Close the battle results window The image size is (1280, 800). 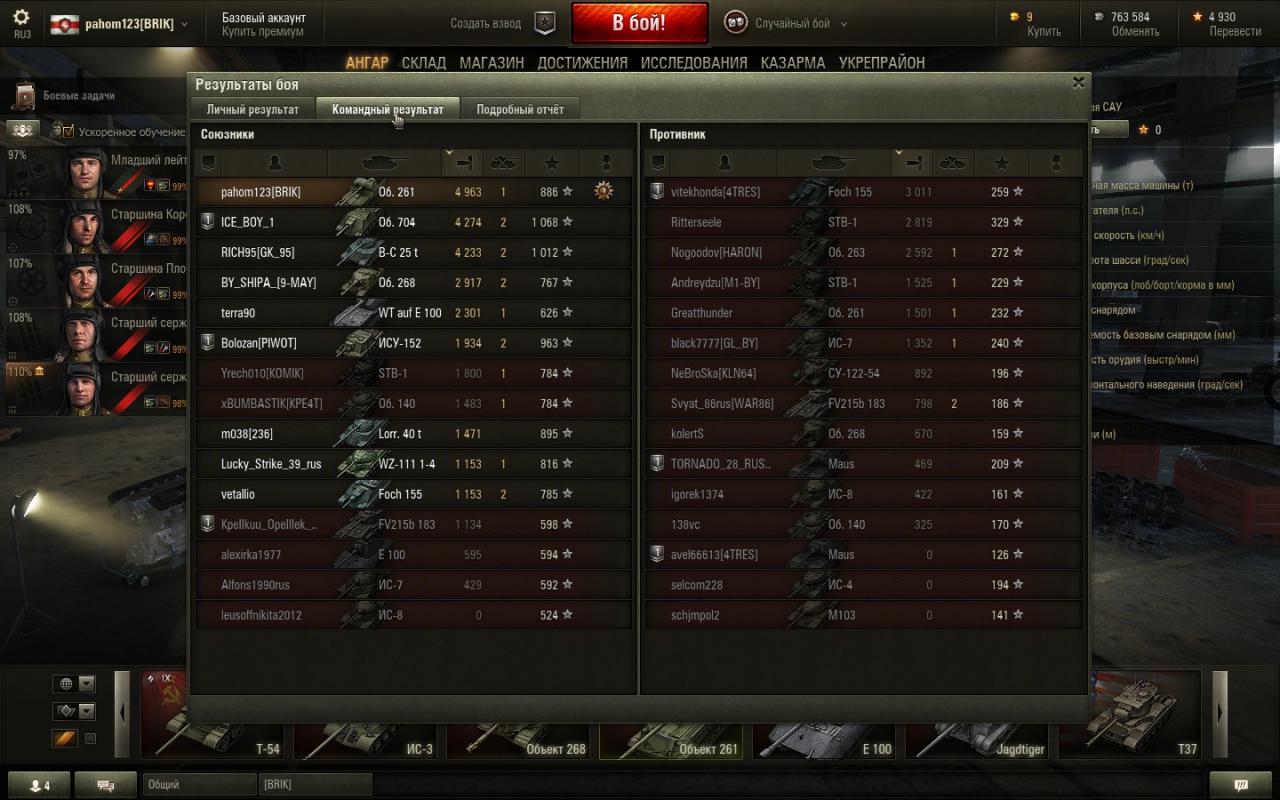click(1078, 83)
